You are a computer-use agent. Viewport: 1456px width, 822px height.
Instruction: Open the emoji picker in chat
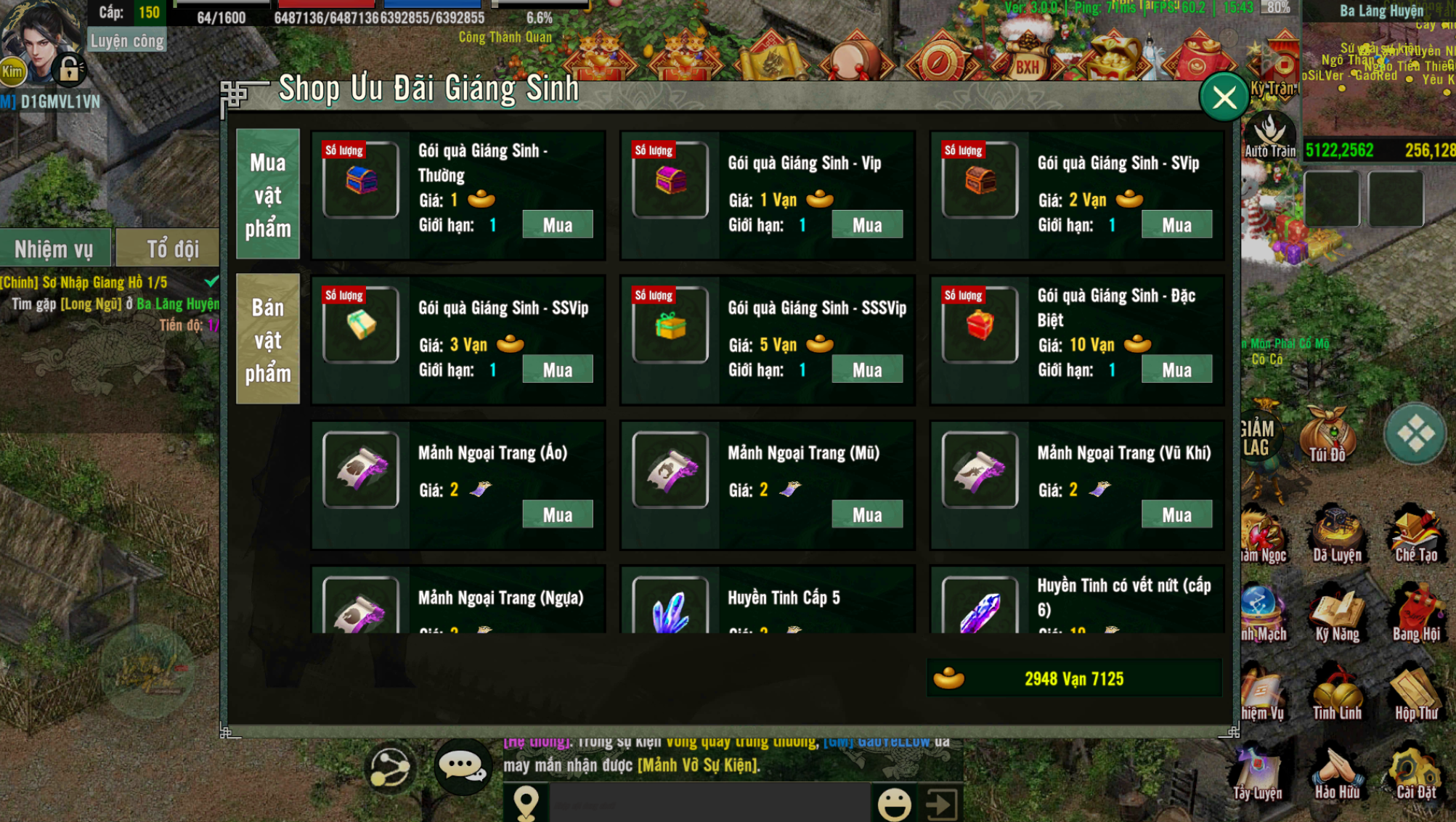(x=893, y=803)
